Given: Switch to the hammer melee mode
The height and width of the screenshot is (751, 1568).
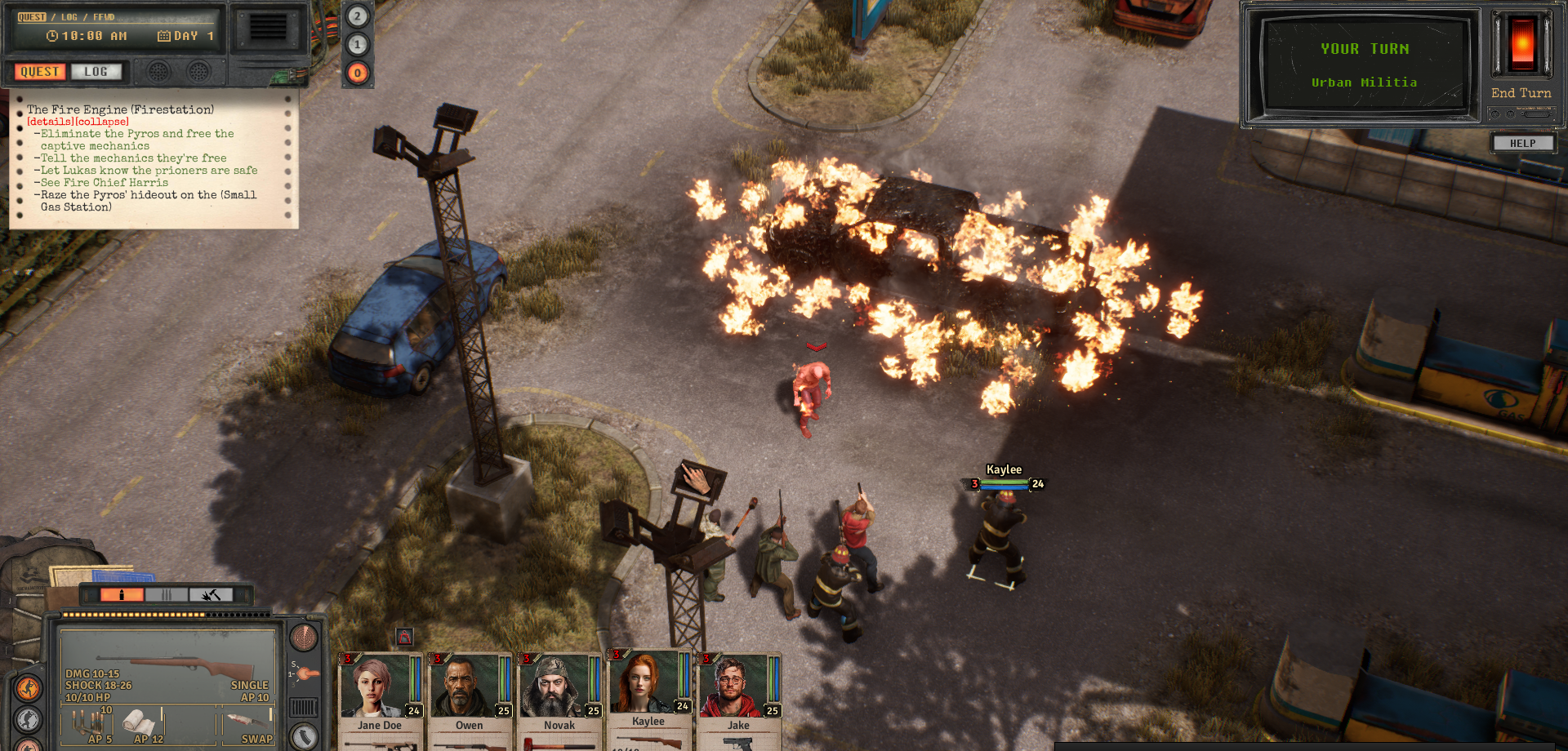Looking at the screenshot, I should [x=211, y=595].
